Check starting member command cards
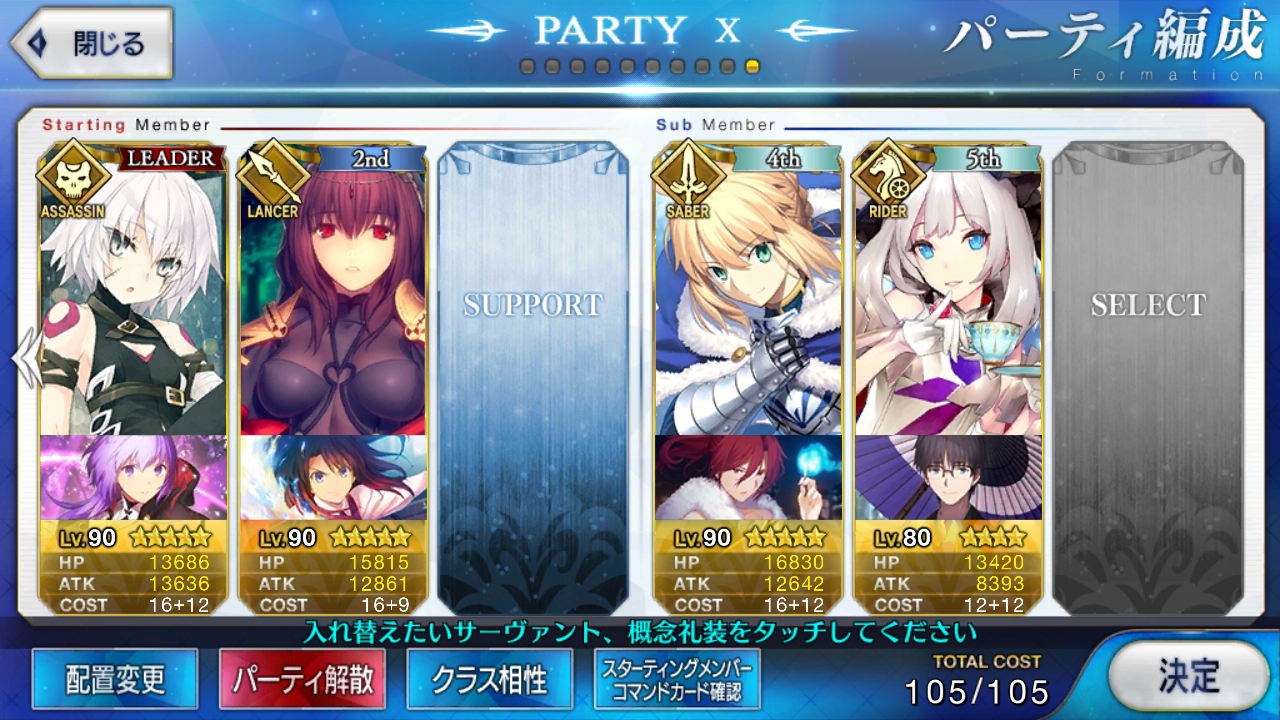Image resolution: width=1280 pixels, height=720 pixels. (x=677, y=680)
